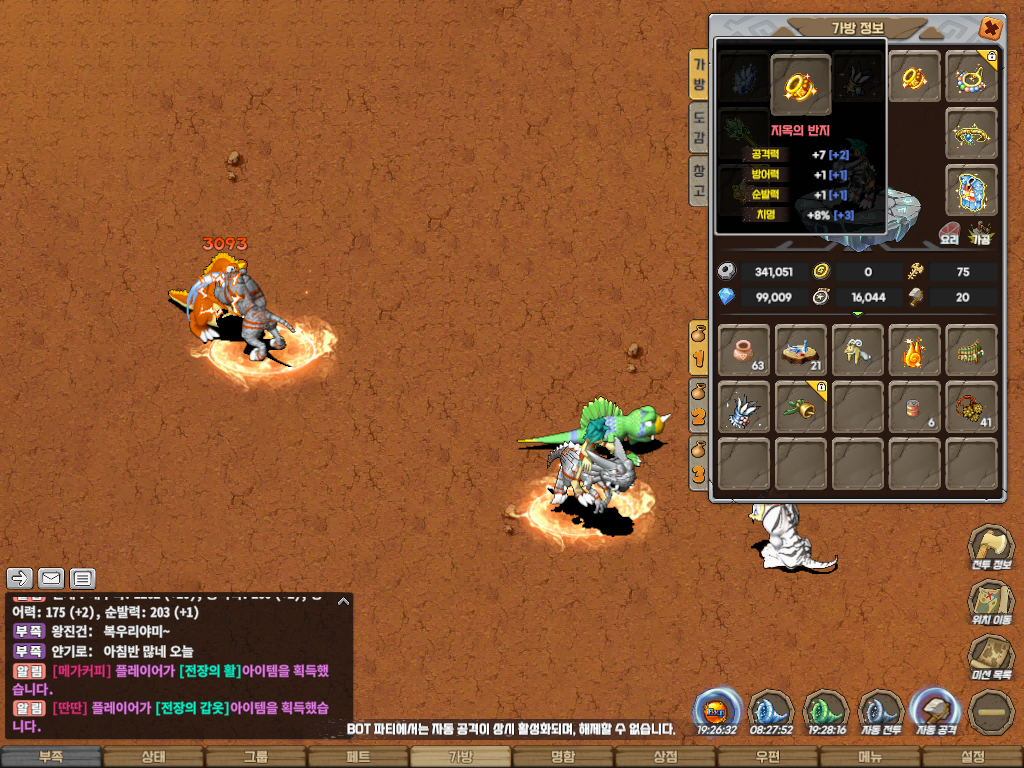Close the 가방 정보 bag window
1024x768 pixels.
[990, 29]
